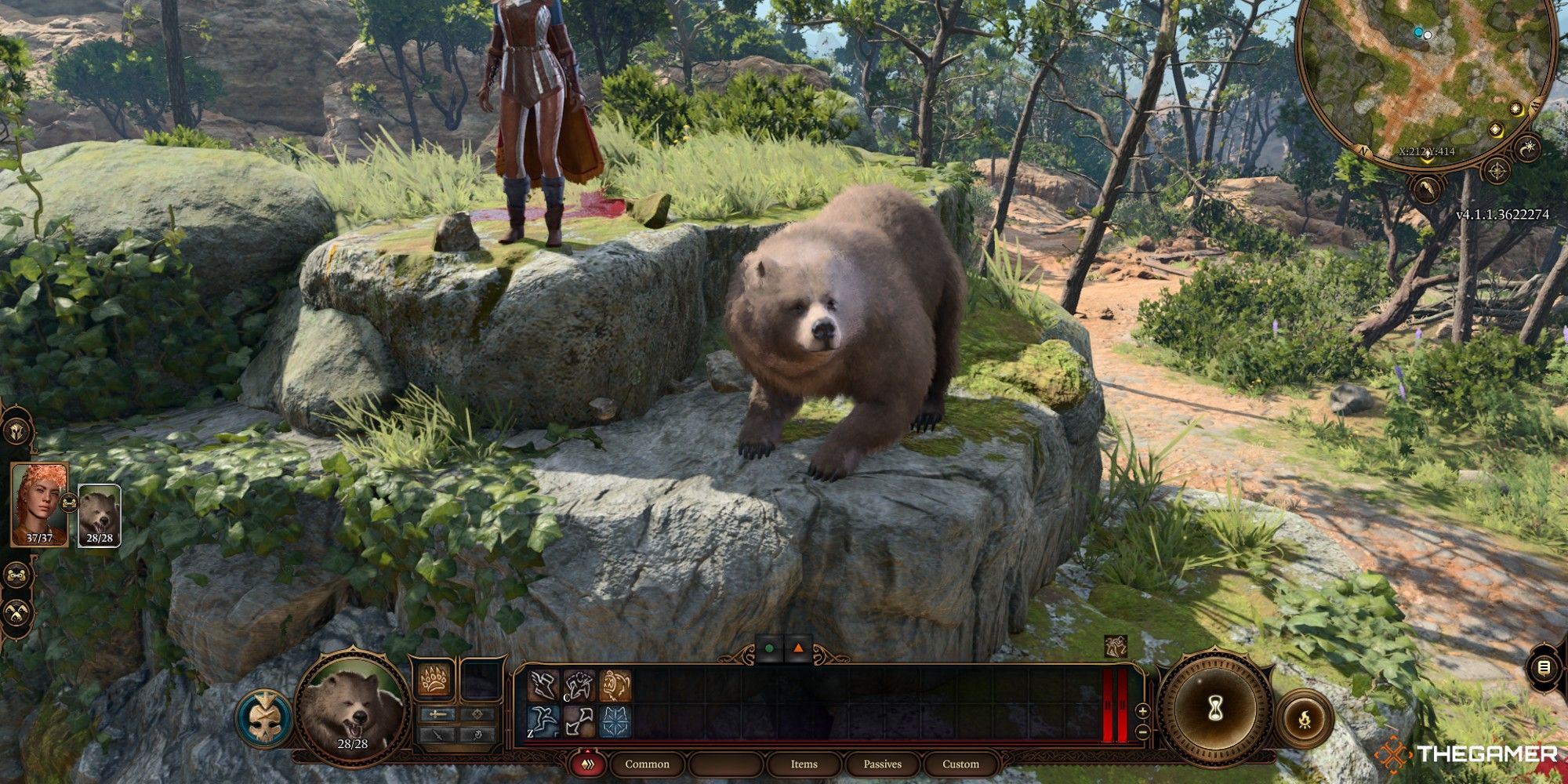The height and width of the screenshot is (784, 1568).
Task: Click the Custom hotbar tab label
Action: click(x=961, y=764)
